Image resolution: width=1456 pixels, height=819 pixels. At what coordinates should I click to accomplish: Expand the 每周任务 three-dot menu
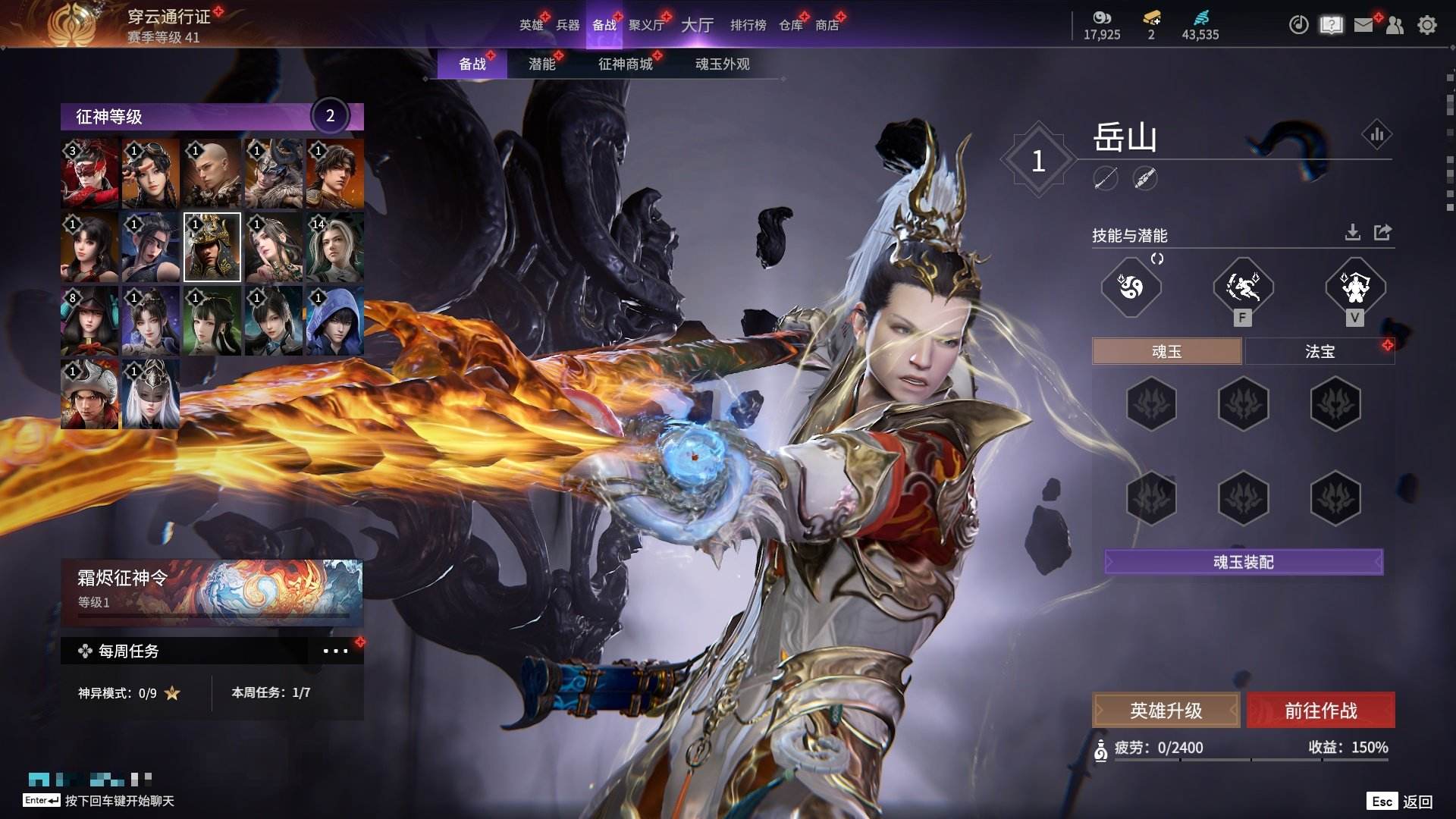335,651
